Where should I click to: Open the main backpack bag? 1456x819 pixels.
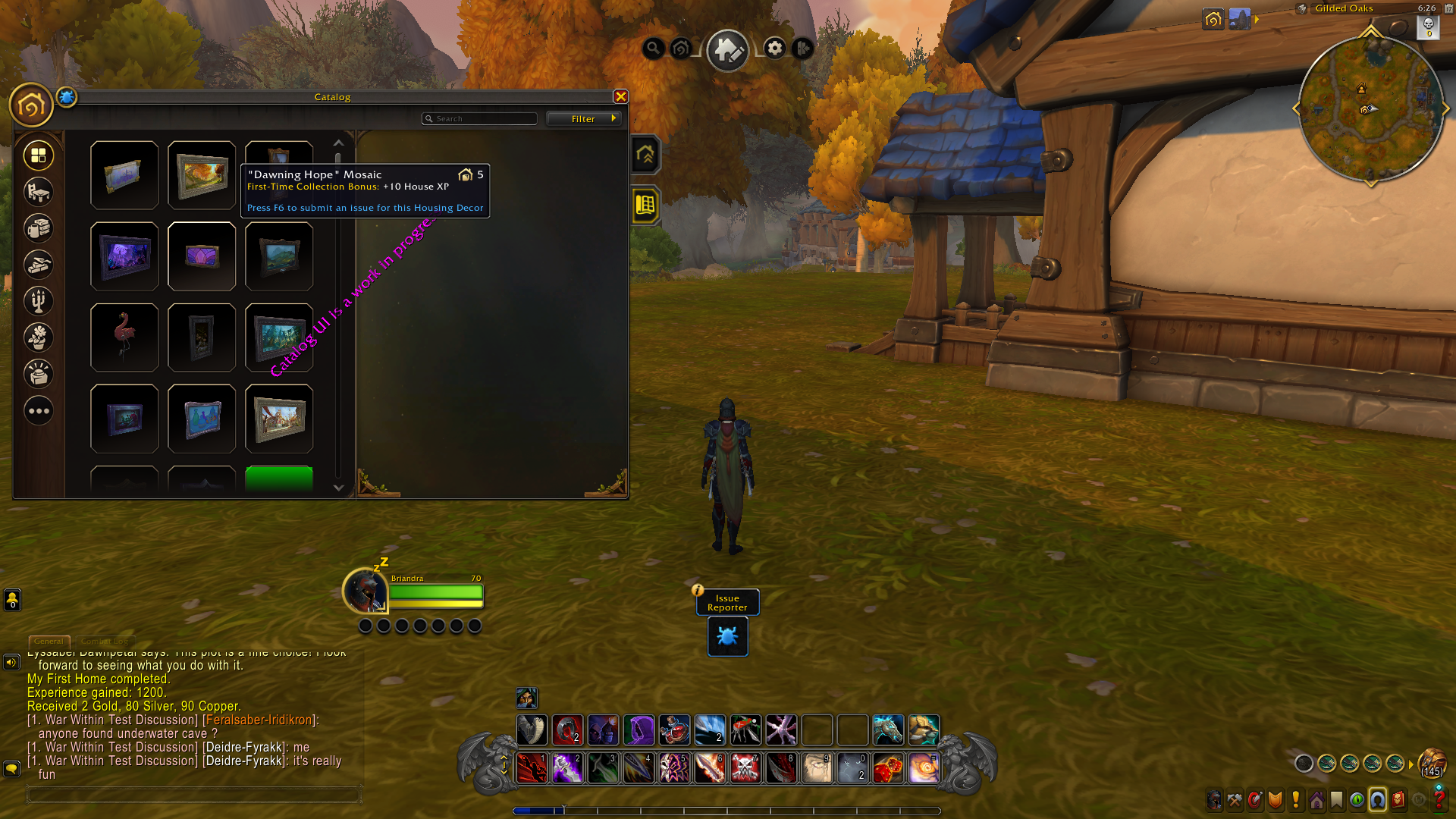coord(1432,761)
